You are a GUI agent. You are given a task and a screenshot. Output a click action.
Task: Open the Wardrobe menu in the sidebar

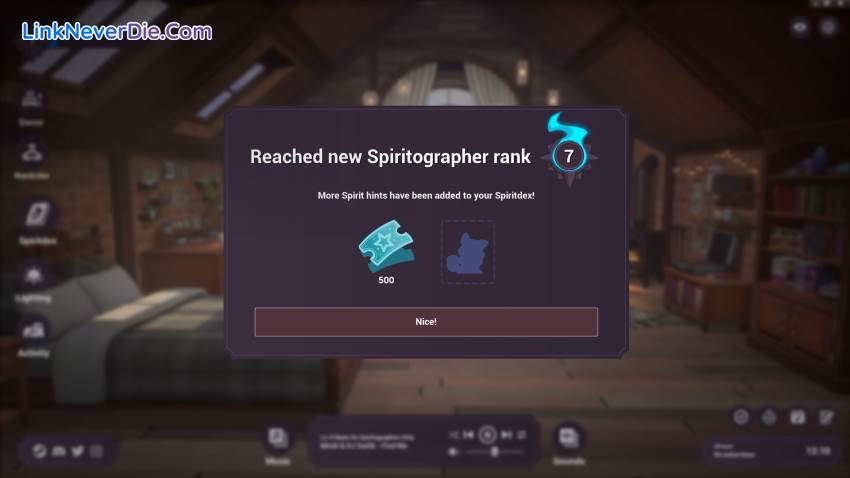32,155
